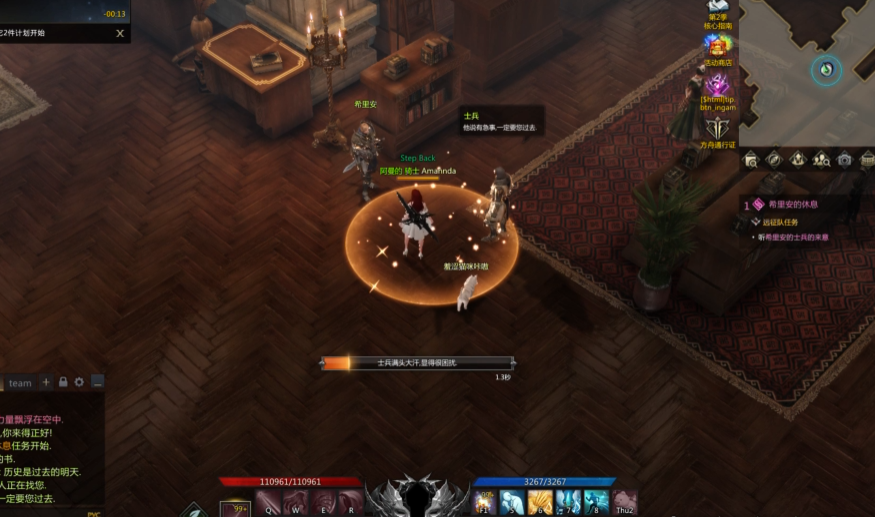
Task: Close the notification with the X button
Action: (x=120, y=33)
